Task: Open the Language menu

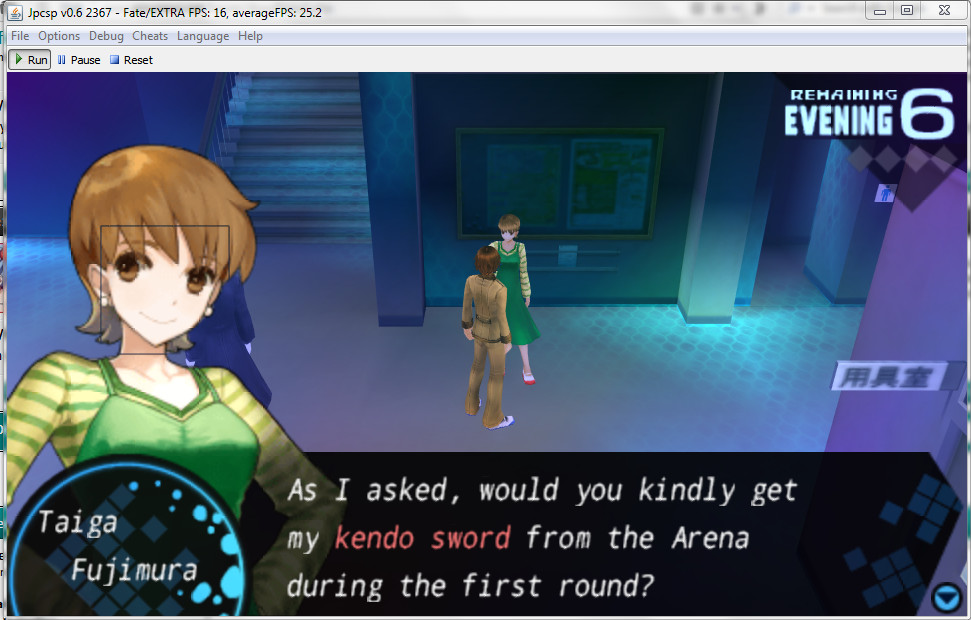Action: [x=203, y=36]
